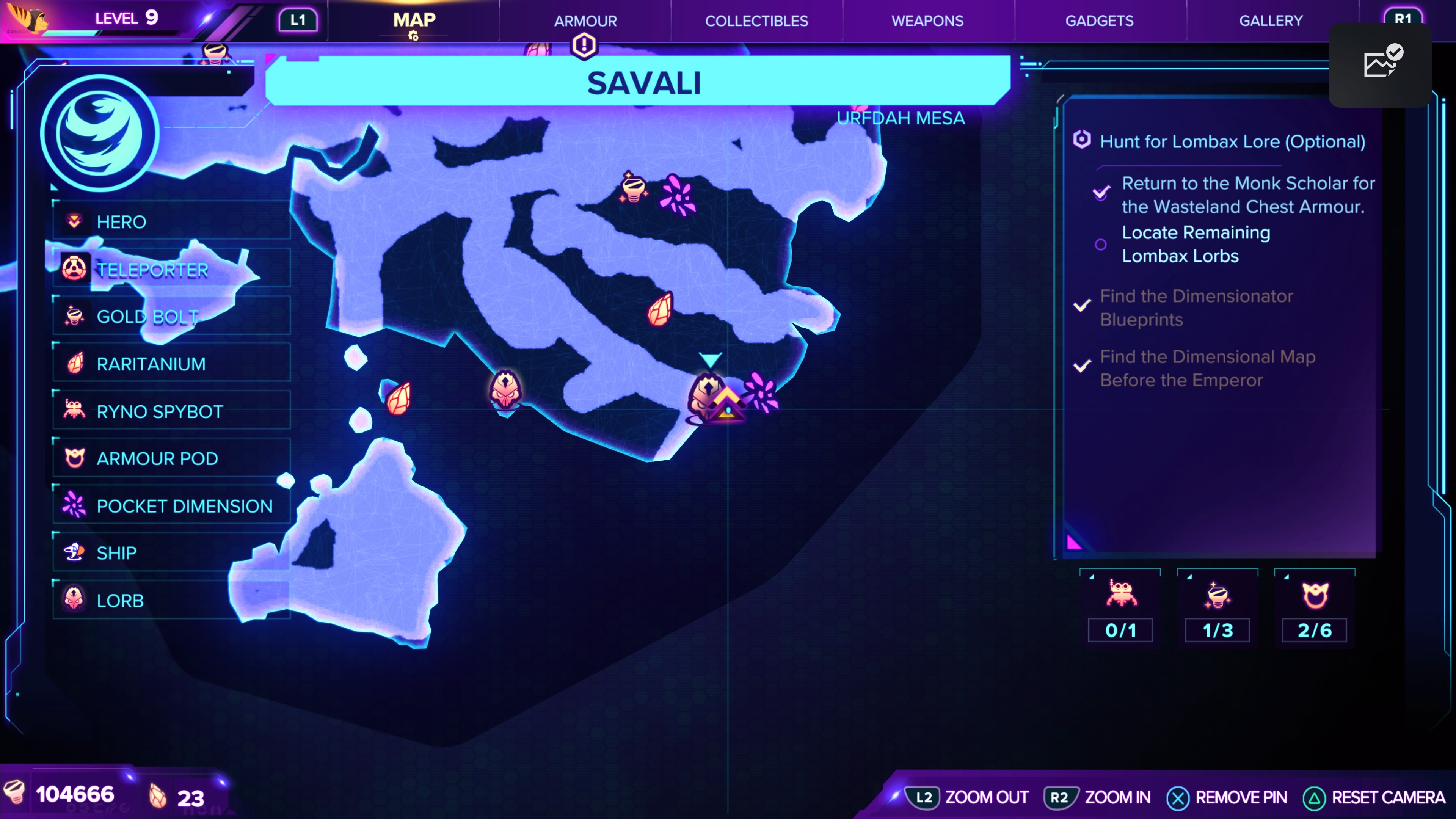Viewport: 1456px width, 819px height.
Task: Select the Map tab
Action: pos(414,21)
